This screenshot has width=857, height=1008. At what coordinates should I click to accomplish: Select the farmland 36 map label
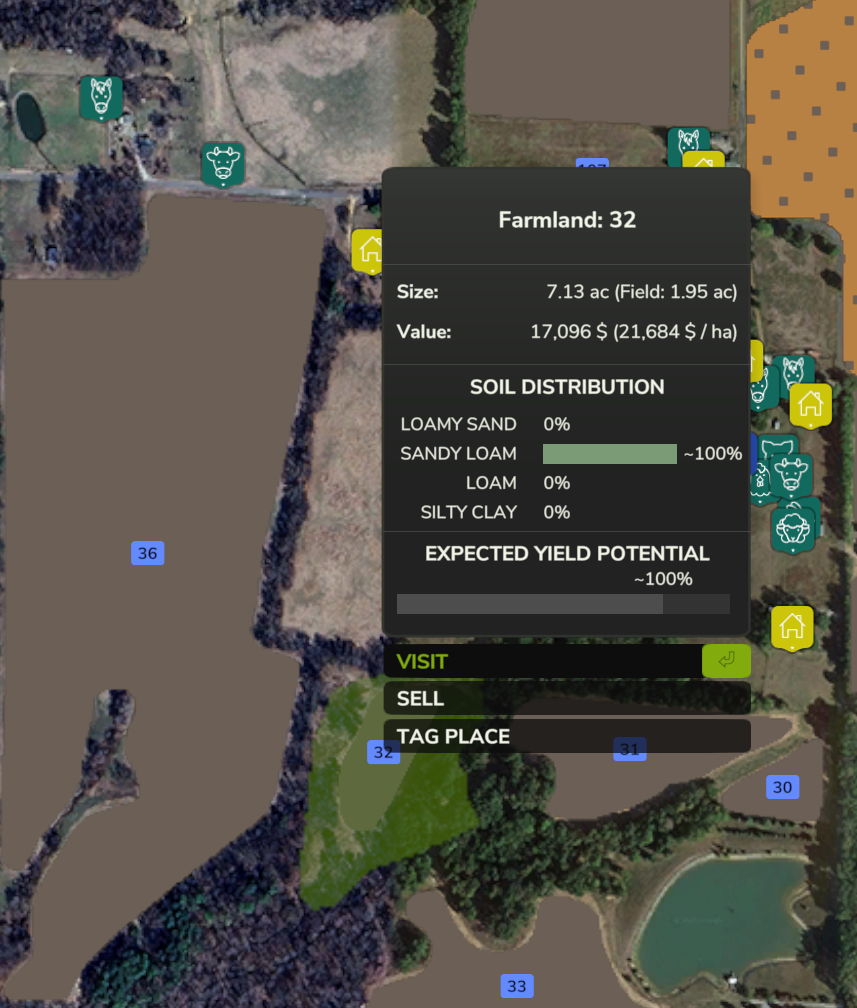pyautogui.click(x=147, y=553)
